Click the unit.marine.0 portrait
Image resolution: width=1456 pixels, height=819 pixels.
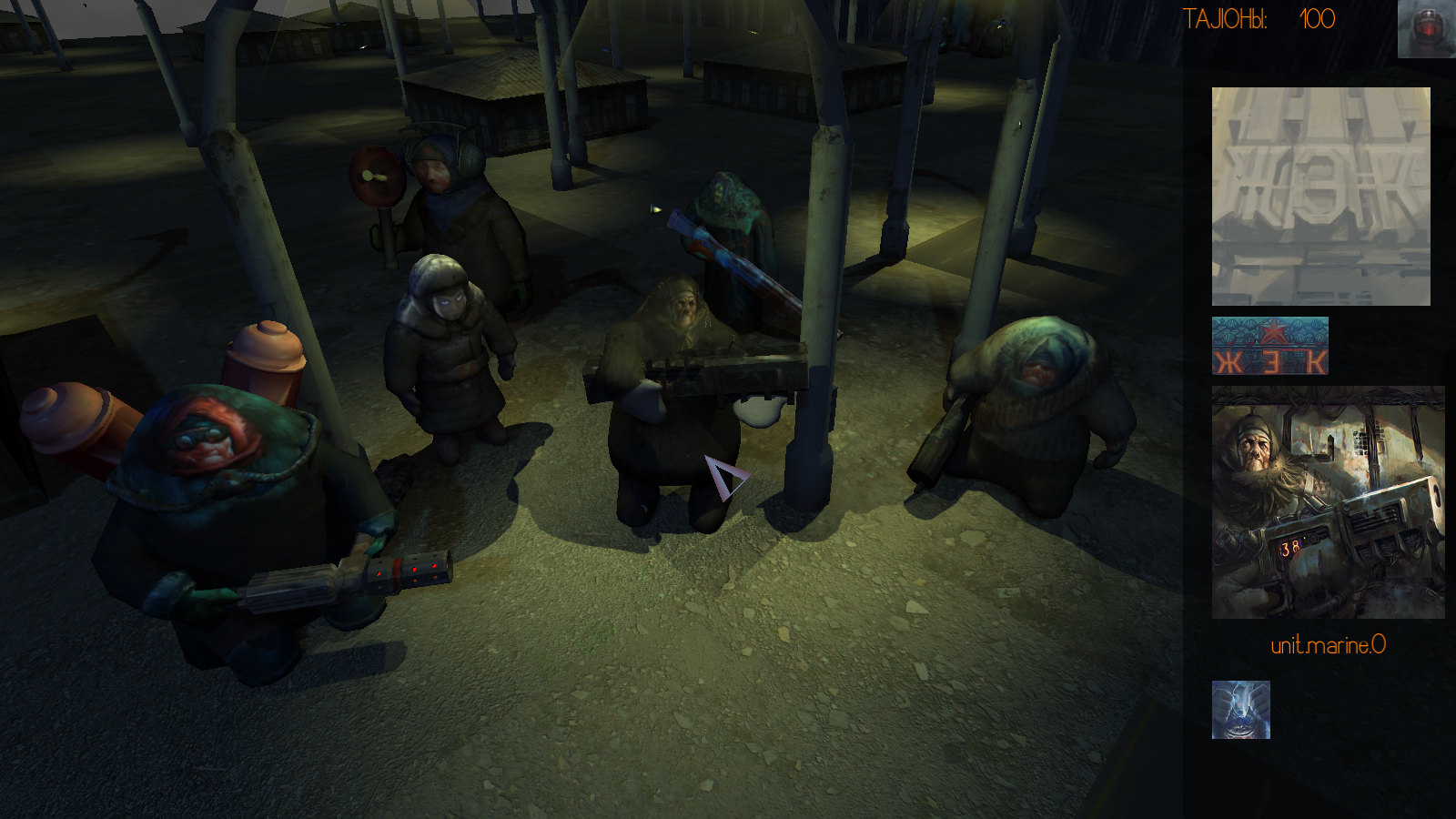(x=1328, y=502)
